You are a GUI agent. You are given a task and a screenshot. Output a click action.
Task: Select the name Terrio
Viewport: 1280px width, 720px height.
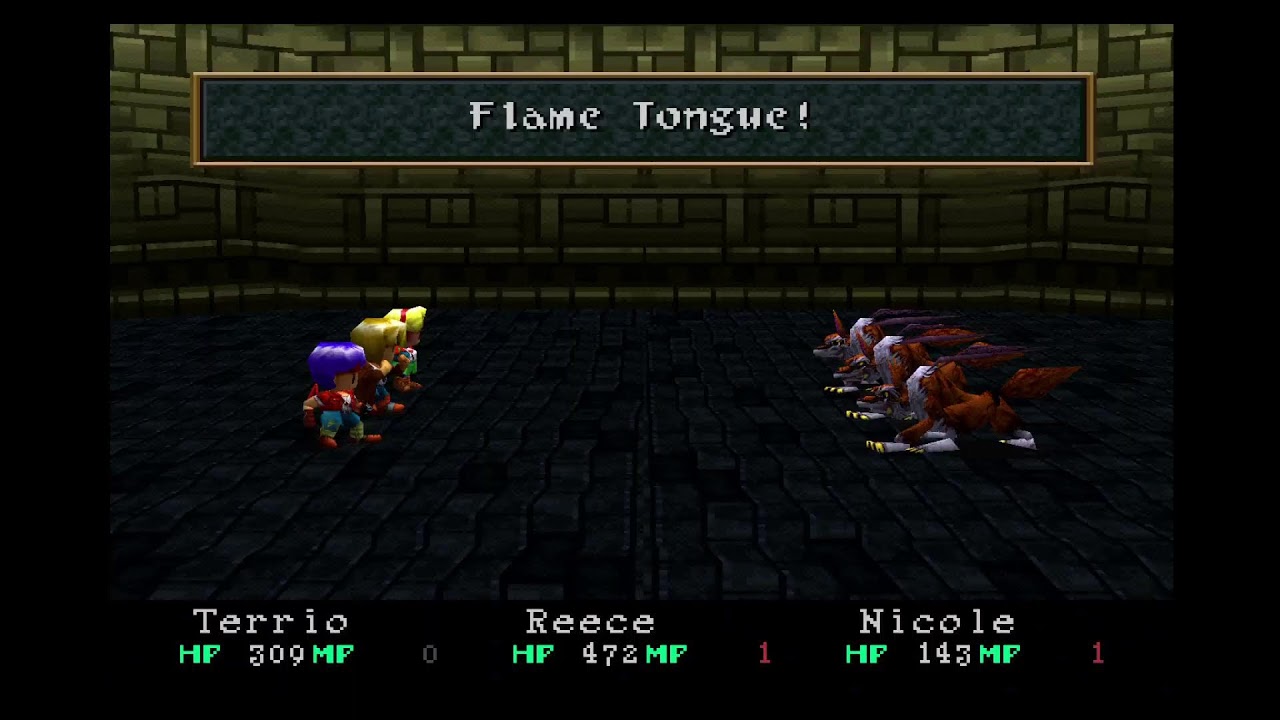270,622
